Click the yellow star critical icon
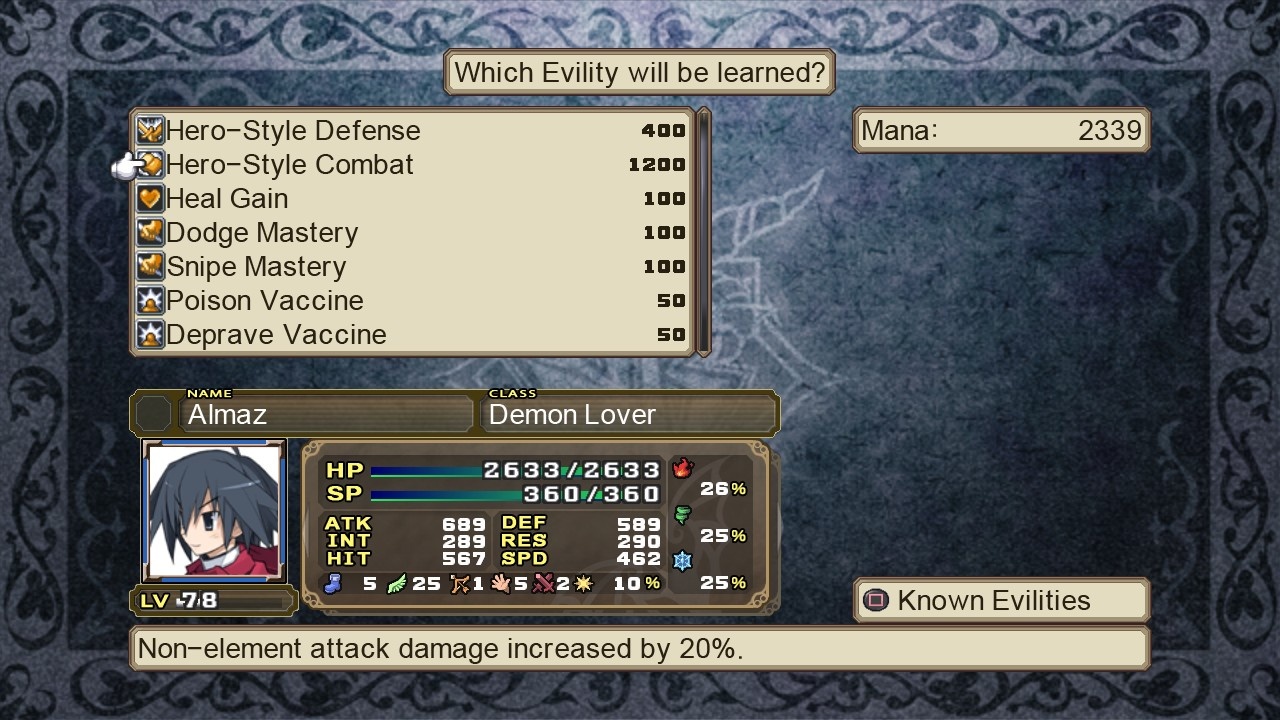The height and width of the screenshot is (720, 1280). [584, 583]
